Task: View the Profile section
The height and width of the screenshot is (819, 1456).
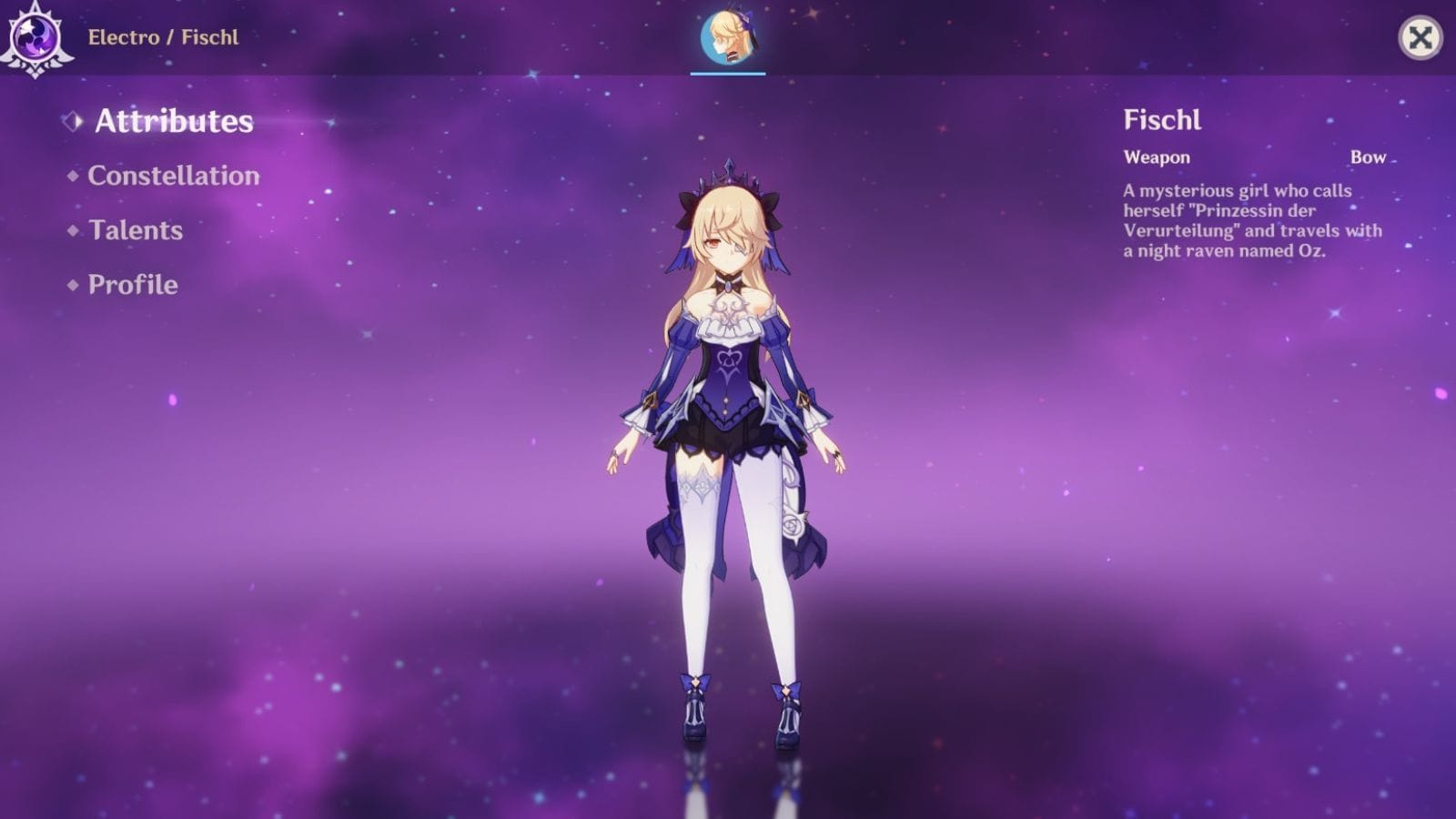Action: (131, 284)
